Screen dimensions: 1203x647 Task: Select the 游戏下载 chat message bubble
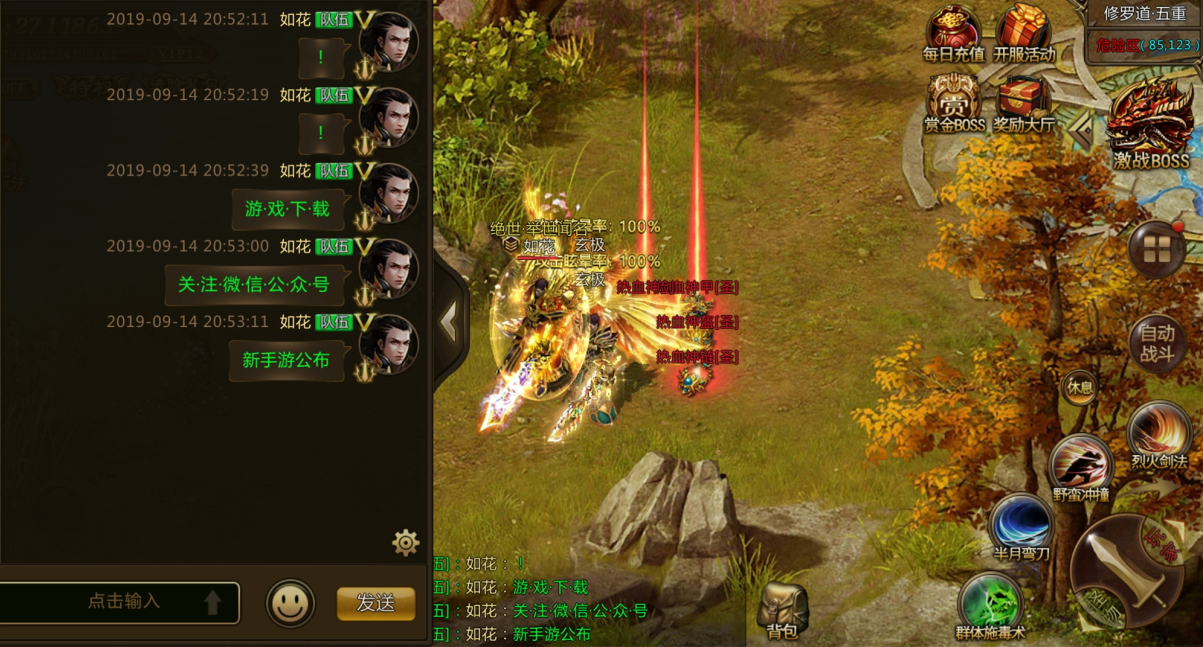tap(287, 209)
